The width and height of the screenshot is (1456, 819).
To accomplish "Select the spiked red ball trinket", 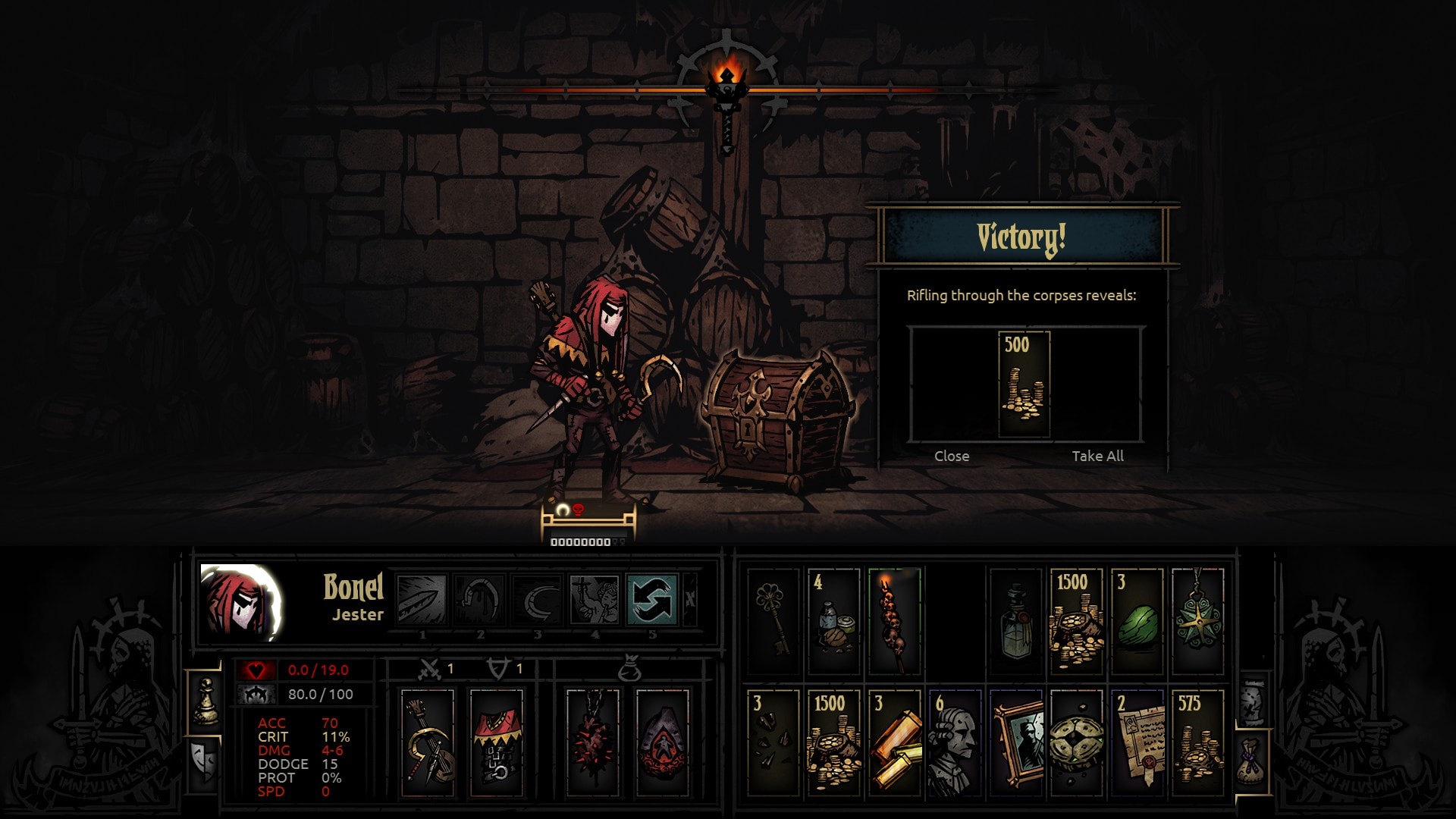I will 593,743.
